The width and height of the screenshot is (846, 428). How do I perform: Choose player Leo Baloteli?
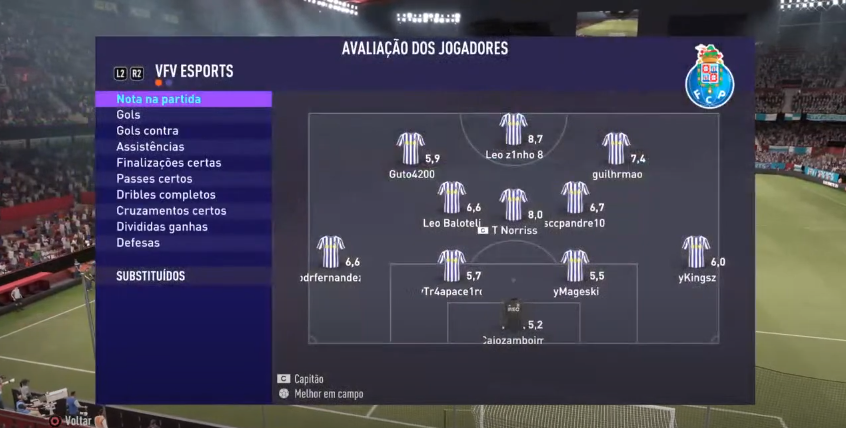(x=452, y=198)
